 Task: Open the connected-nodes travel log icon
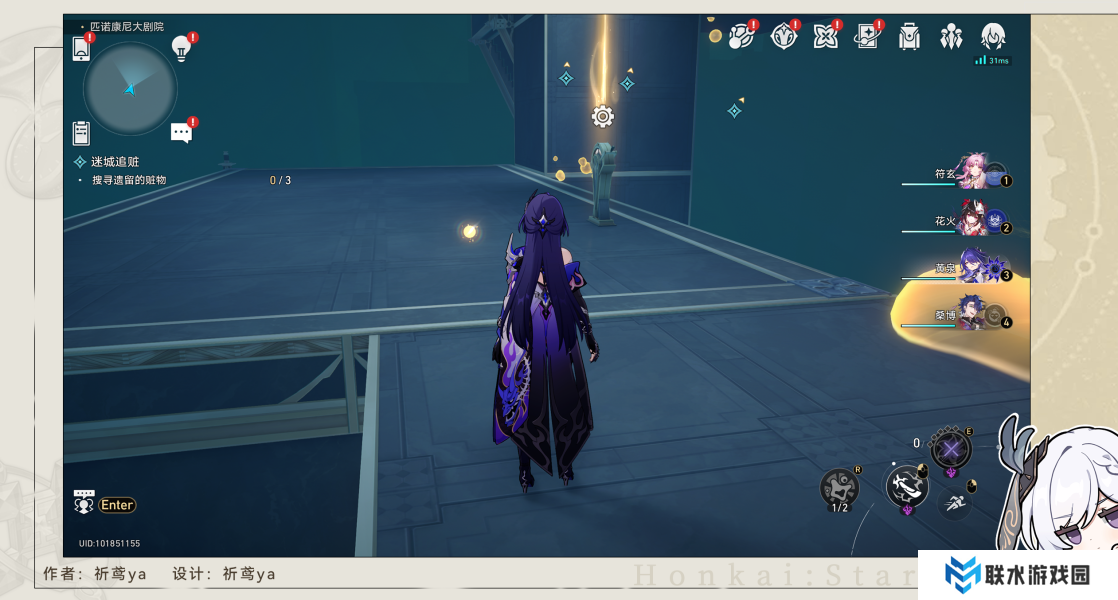tap(741, 37)
